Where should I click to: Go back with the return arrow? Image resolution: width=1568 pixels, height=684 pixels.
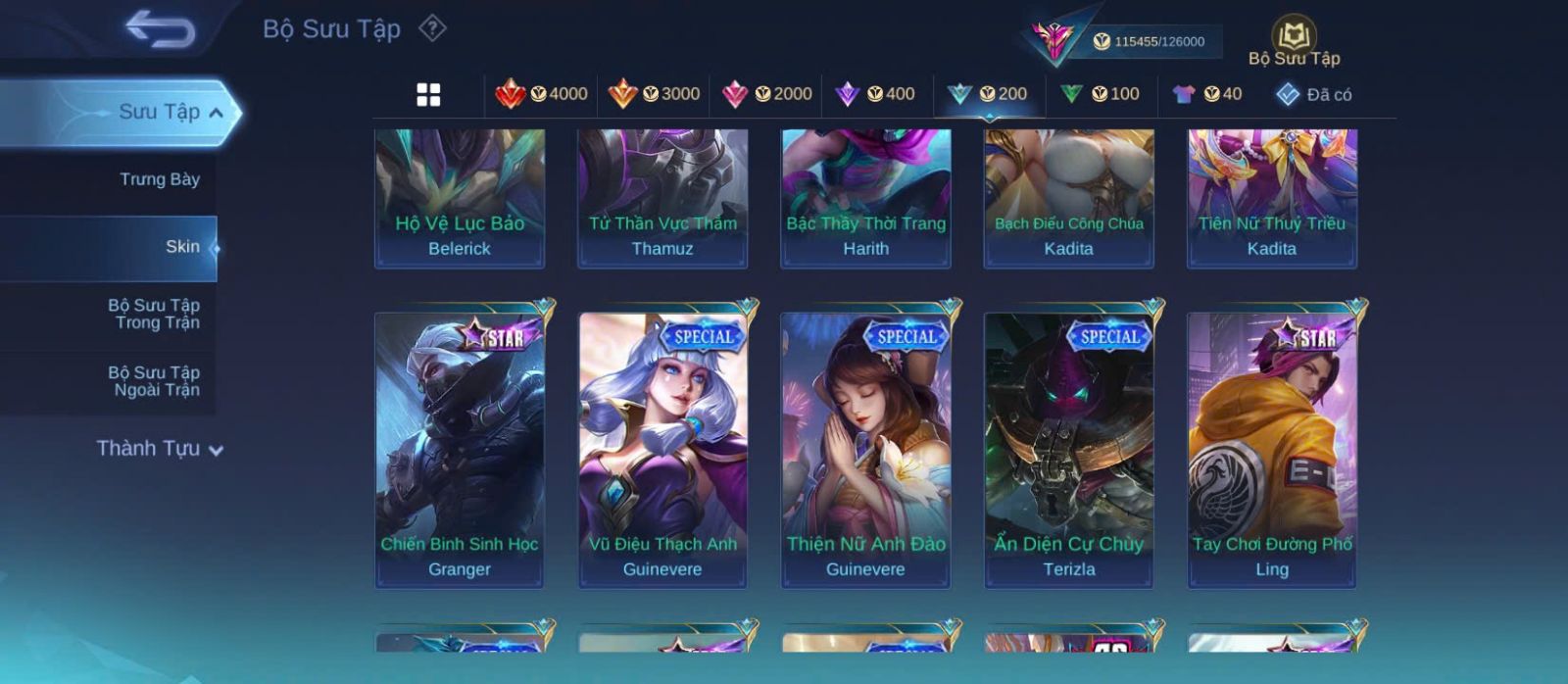point(160,30)
